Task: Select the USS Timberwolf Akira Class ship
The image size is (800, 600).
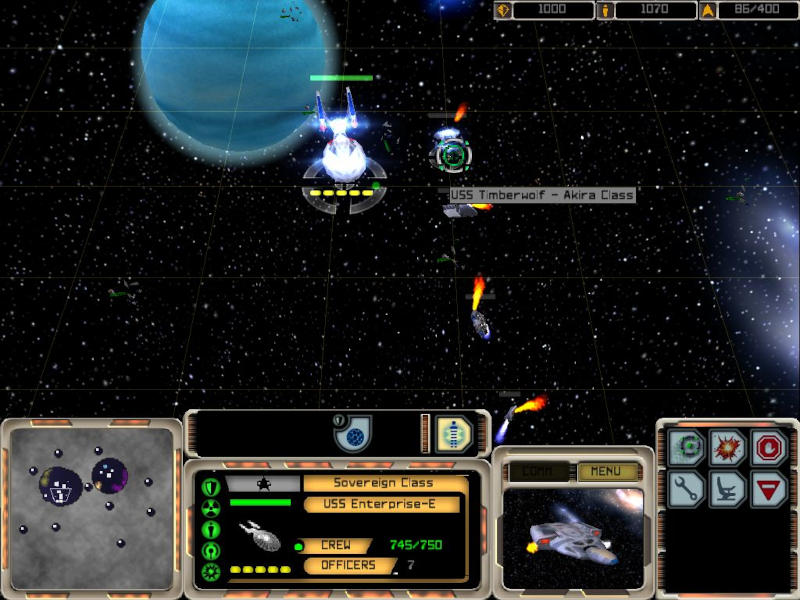Action: tap(452, 154)
